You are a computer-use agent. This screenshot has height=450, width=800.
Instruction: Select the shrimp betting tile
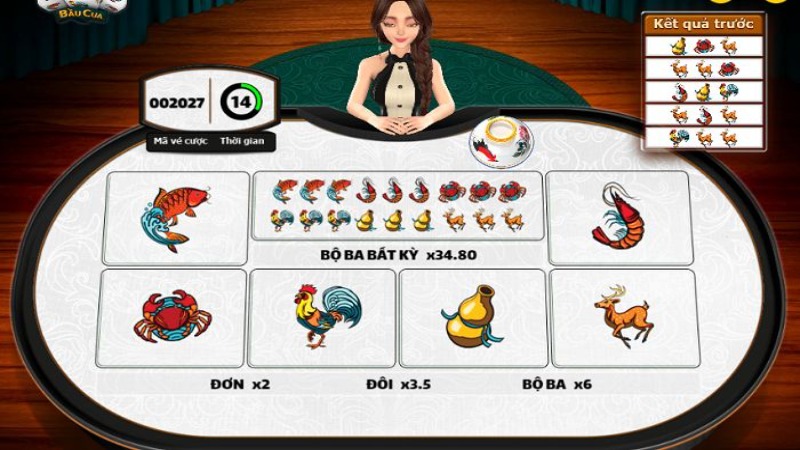pos(620,217)
